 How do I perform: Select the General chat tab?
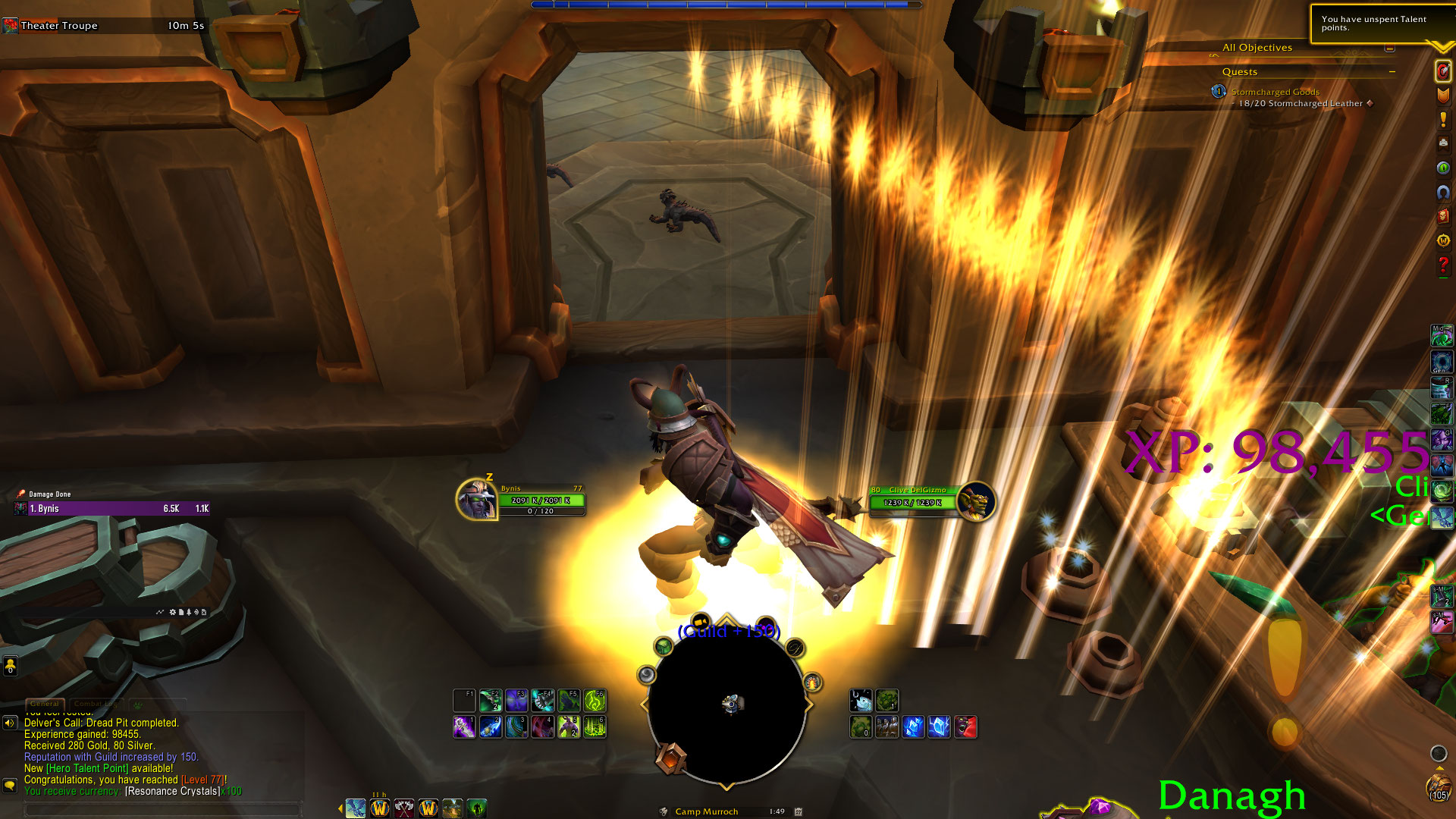coord(45,704)
